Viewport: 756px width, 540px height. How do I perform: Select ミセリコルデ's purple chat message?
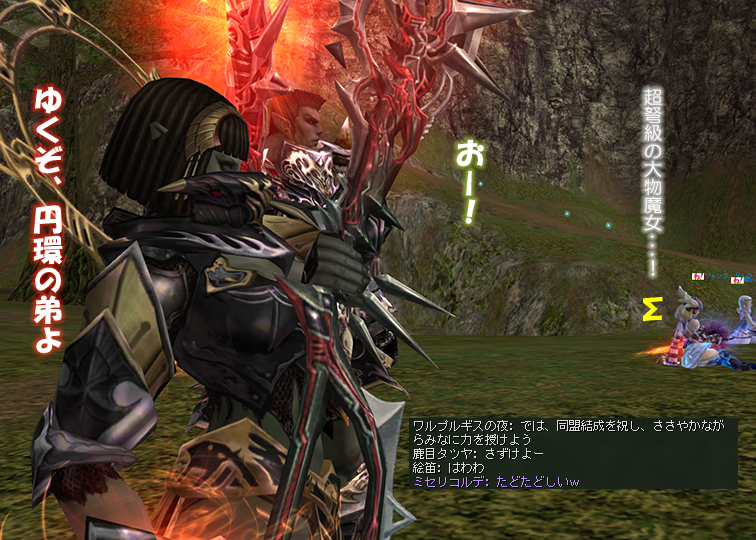point(496,481)
